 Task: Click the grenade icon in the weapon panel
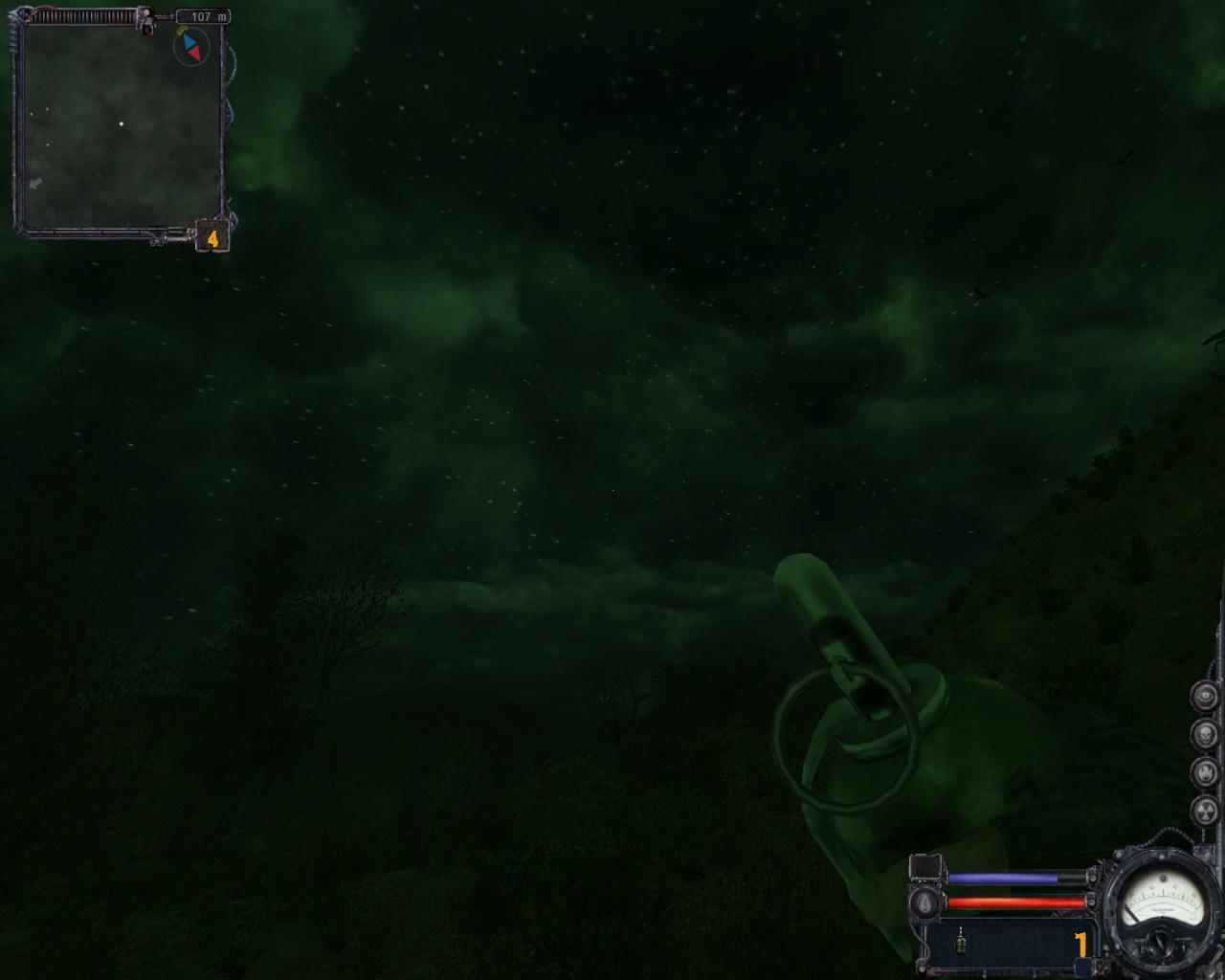coord(960,943)
